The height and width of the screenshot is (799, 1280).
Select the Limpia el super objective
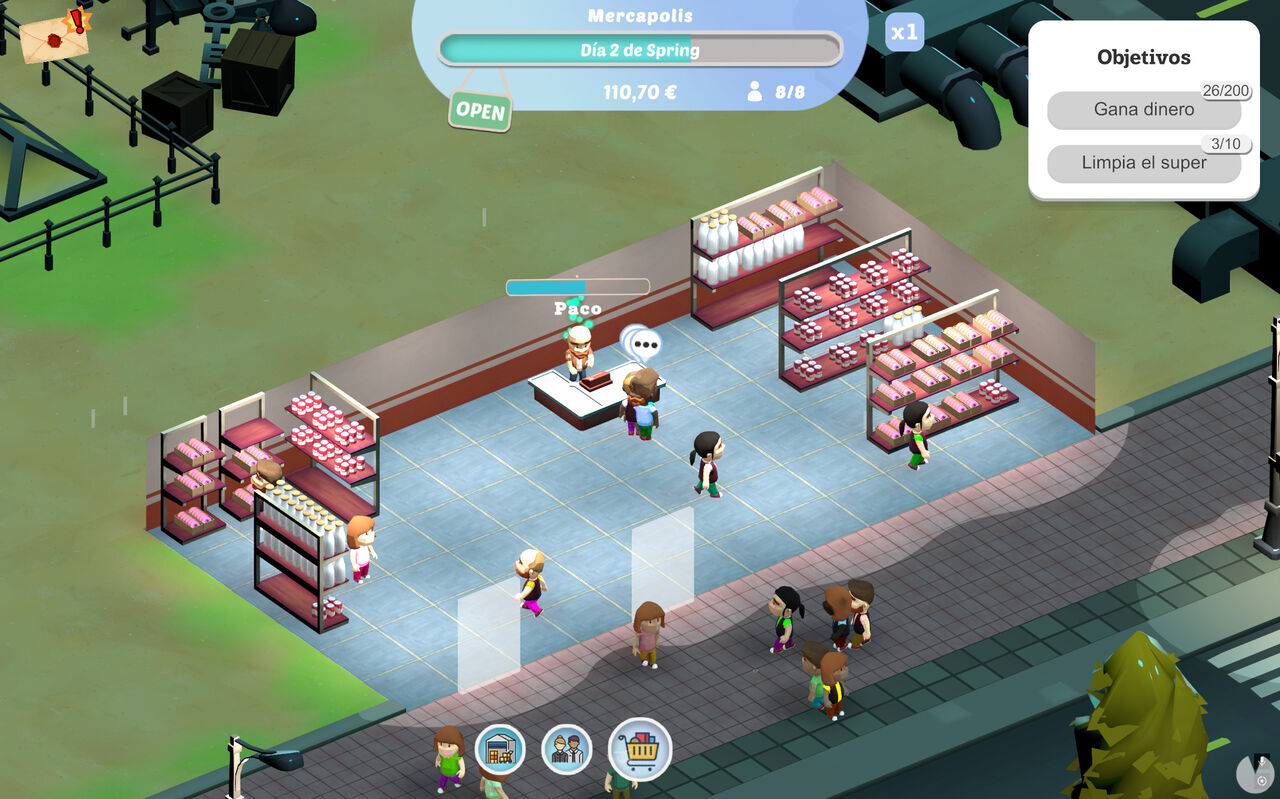coord(1144,163)
